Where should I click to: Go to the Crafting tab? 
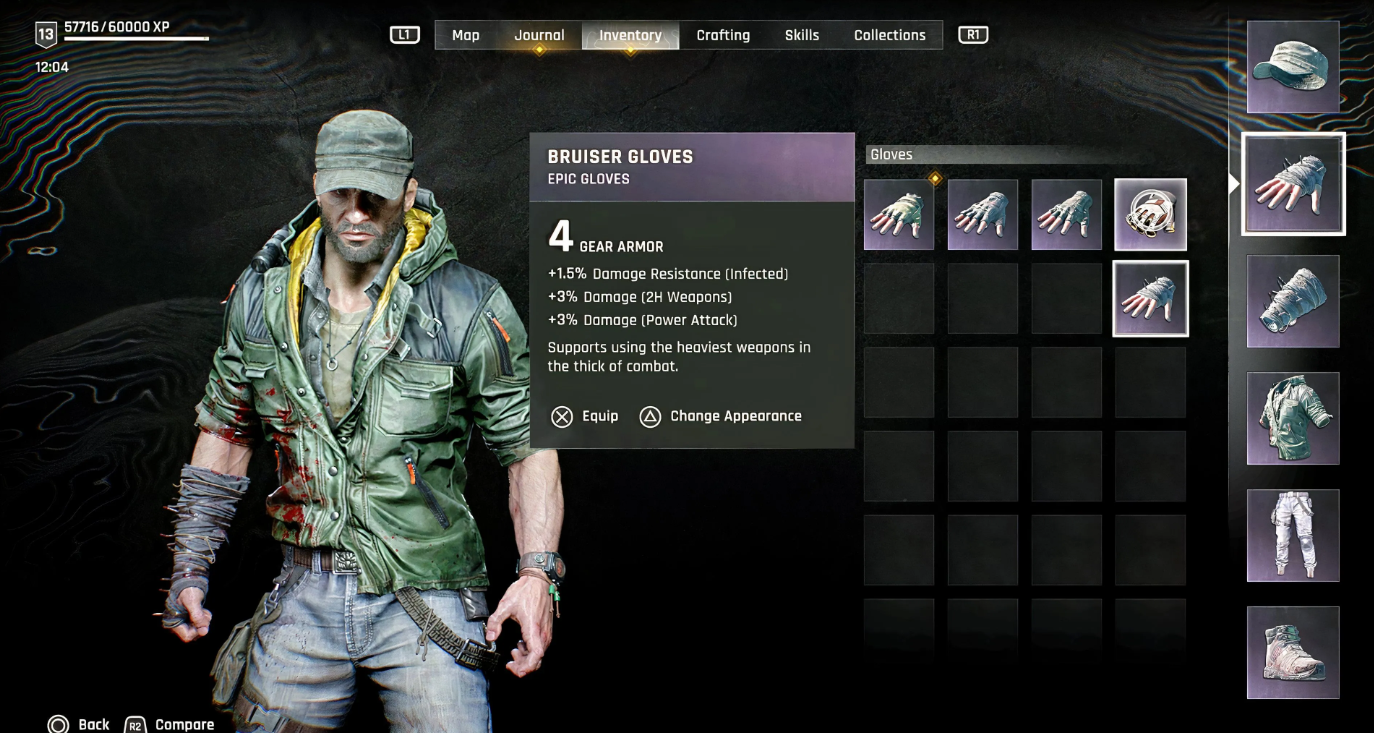[723, 35]
